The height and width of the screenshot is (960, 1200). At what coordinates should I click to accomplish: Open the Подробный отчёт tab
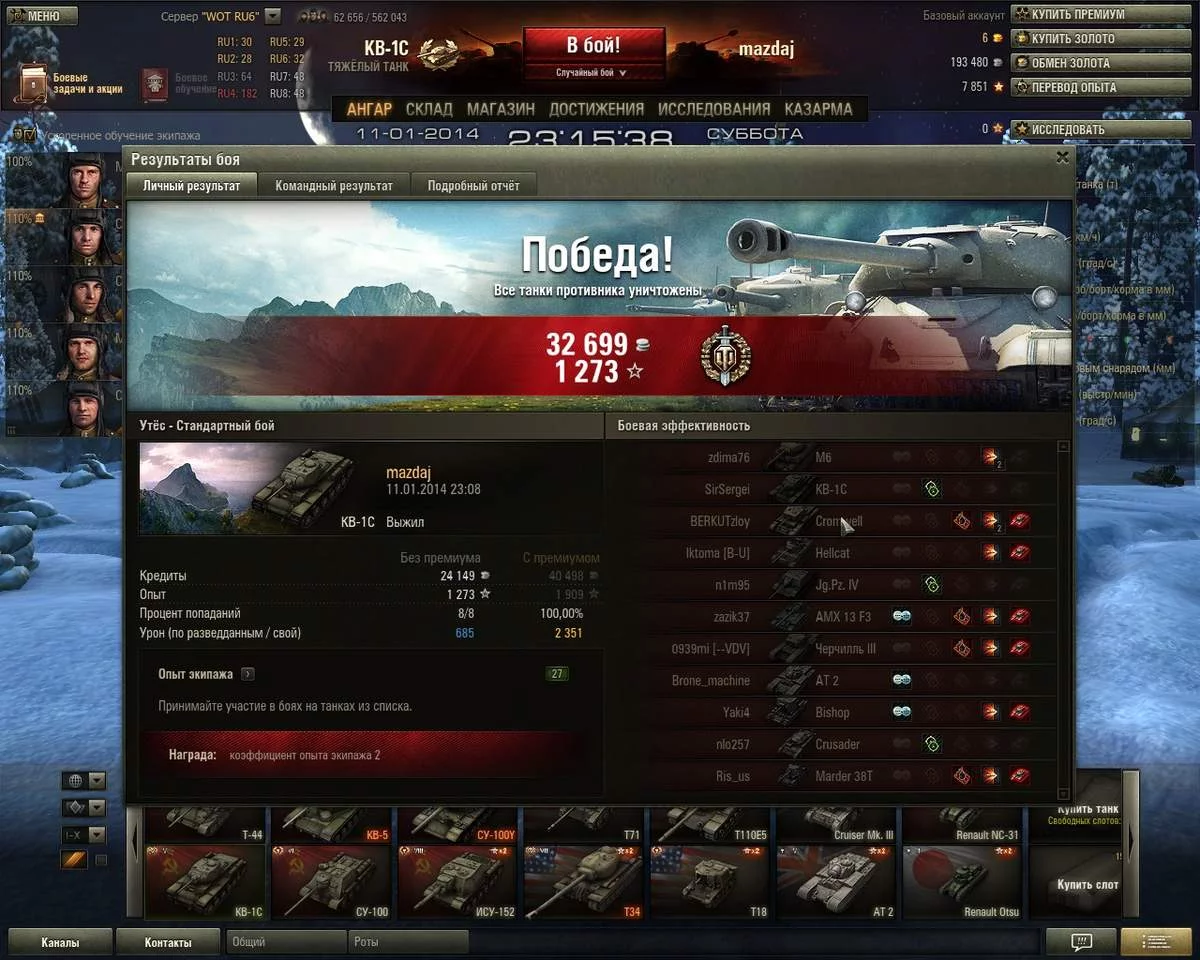pos(475,186)
